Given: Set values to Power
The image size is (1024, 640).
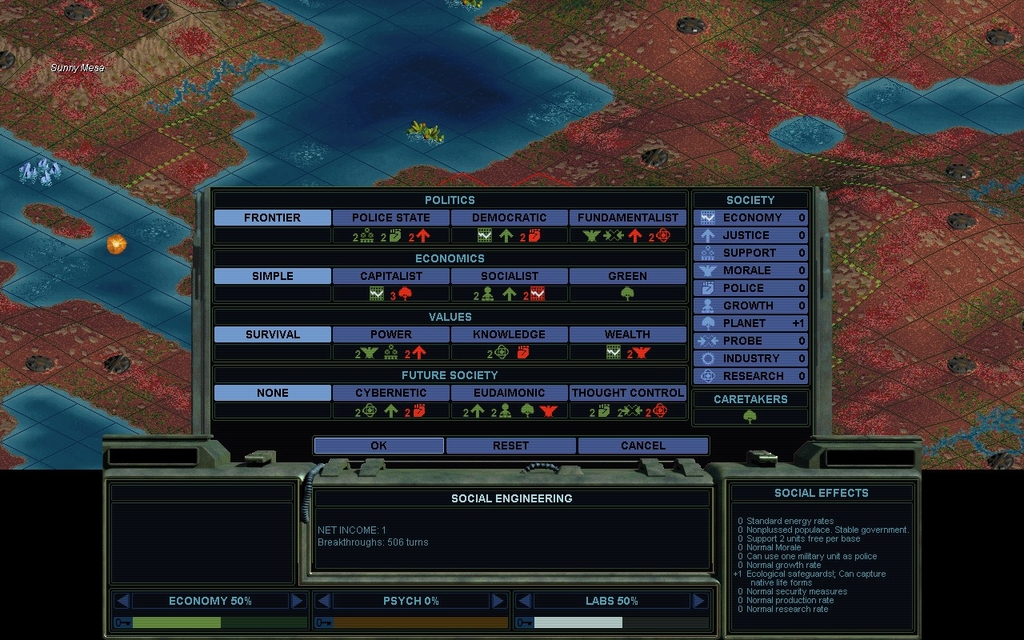Looking at the screenshot, I should click(391, 334).
